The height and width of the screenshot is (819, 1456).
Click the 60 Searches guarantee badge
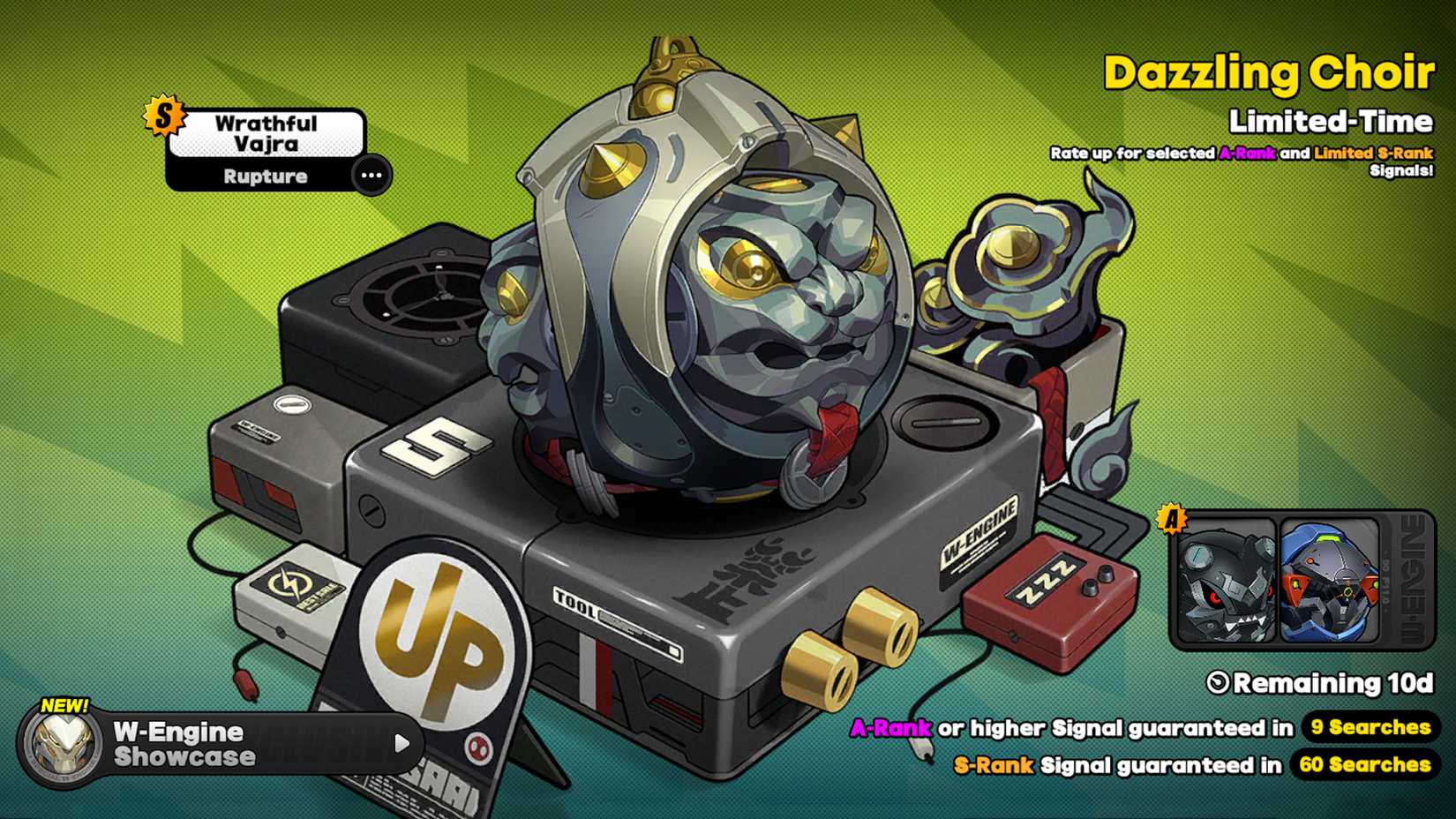pos(1366,765)
